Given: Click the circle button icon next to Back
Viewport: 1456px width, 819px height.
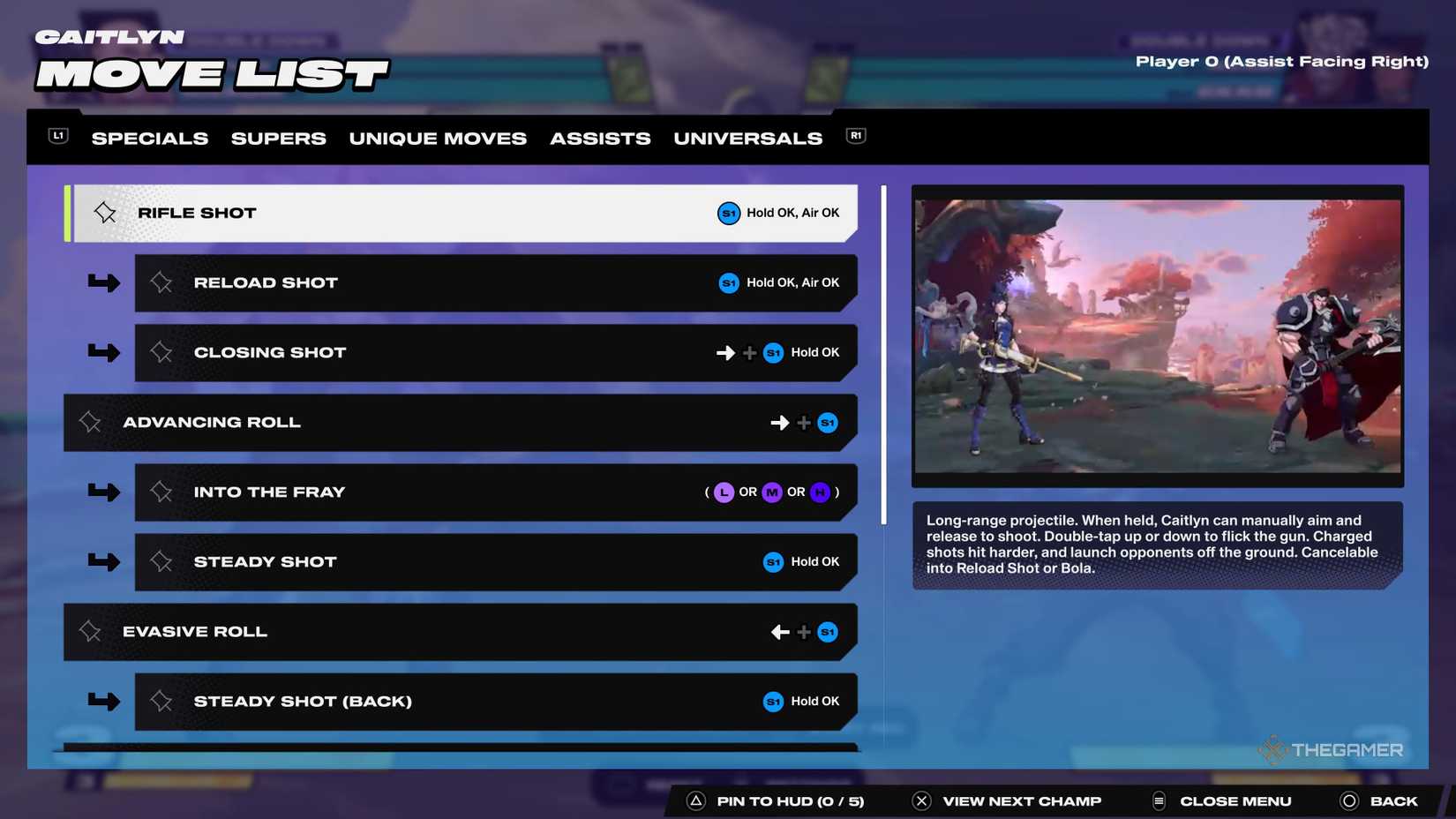Looking at the screenshot, I should [x=1349, y=800].
